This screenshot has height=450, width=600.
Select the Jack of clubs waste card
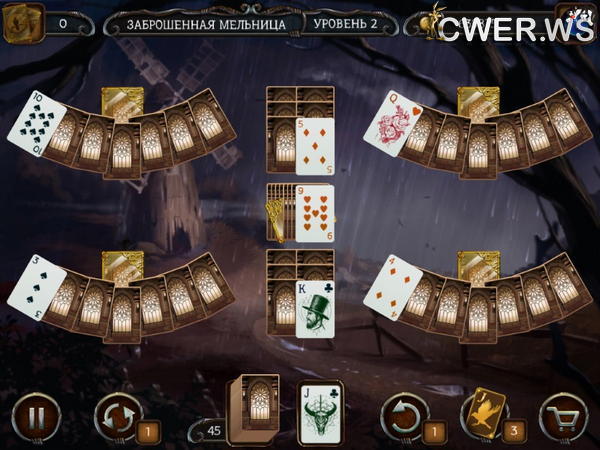321,412
